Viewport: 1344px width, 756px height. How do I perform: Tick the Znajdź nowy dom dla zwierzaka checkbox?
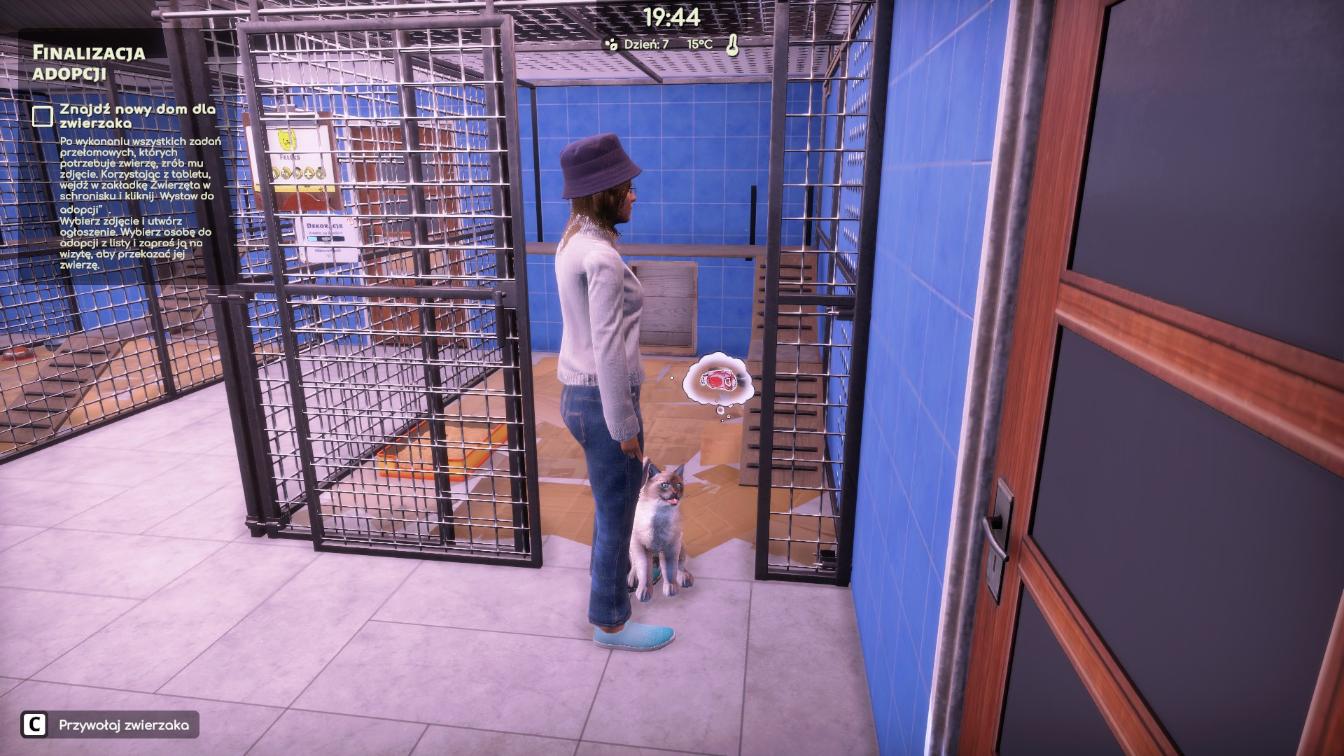coord(42,116)
